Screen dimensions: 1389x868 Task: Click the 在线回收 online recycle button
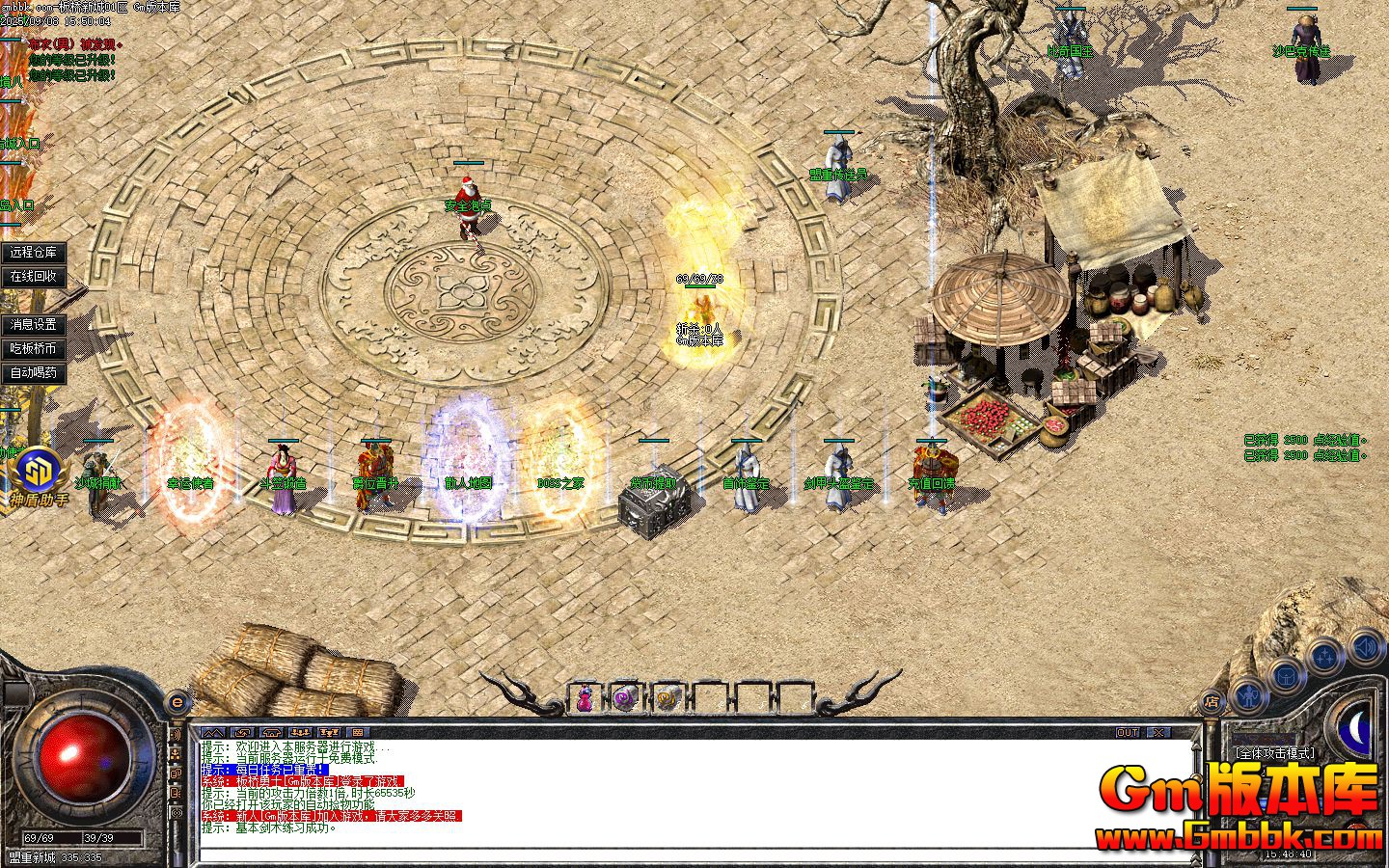(34, 277)
